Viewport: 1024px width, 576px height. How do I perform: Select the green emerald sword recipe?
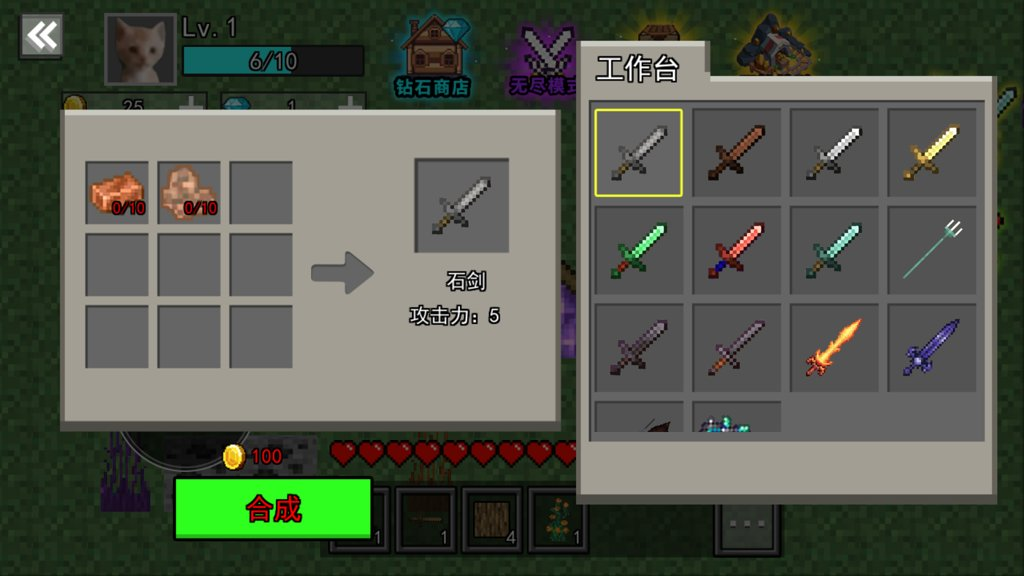pyautogui.click(x=639, y=250)
